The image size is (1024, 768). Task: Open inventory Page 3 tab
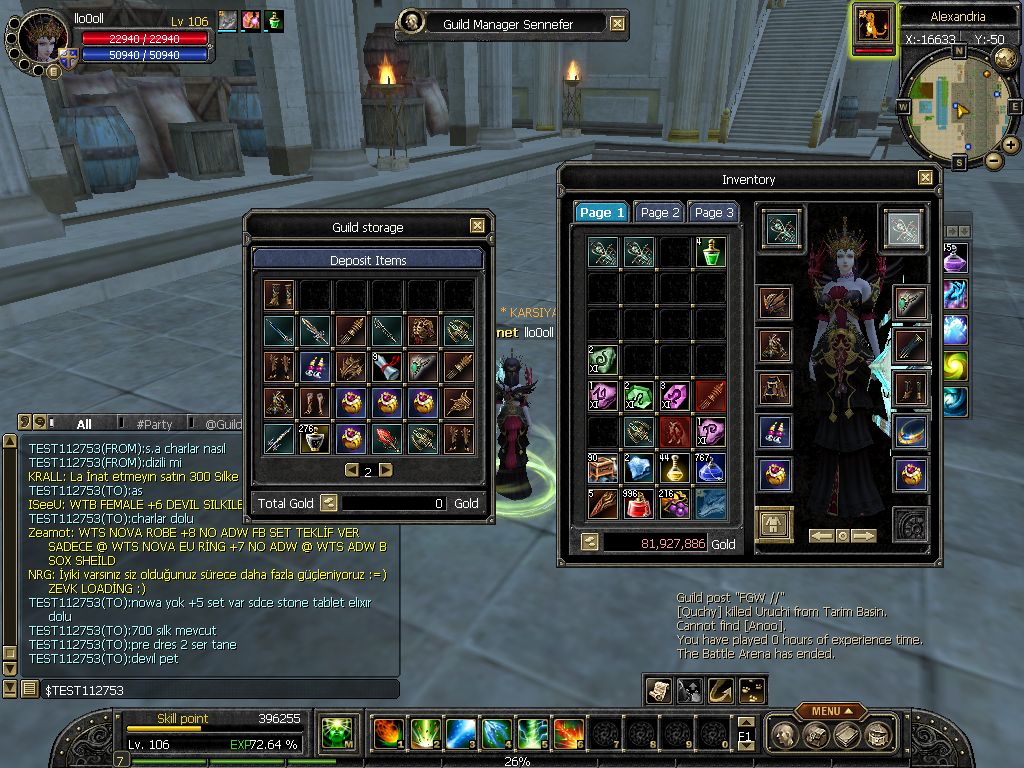(x=714, y=212)
